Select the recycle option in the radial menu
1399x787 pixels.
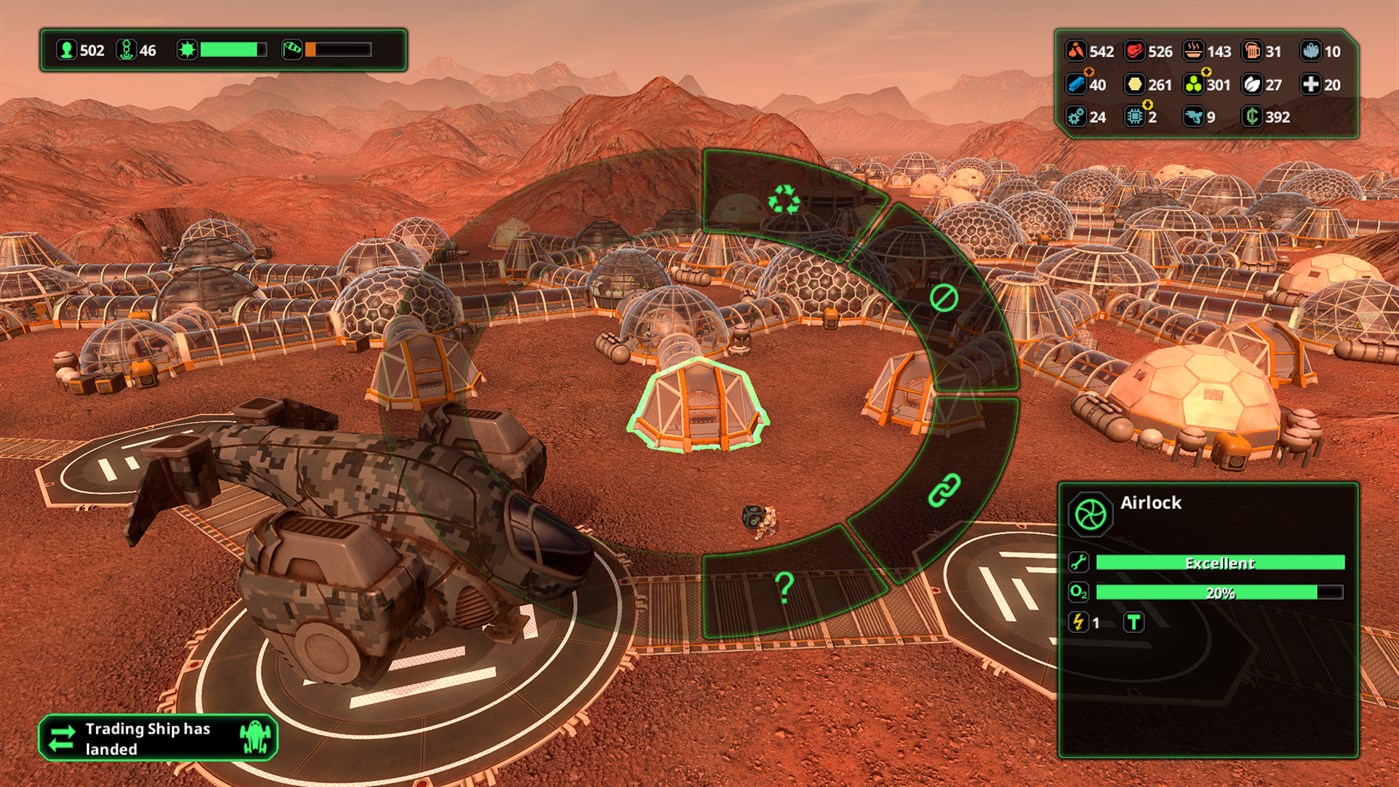[x=786, y=198]
